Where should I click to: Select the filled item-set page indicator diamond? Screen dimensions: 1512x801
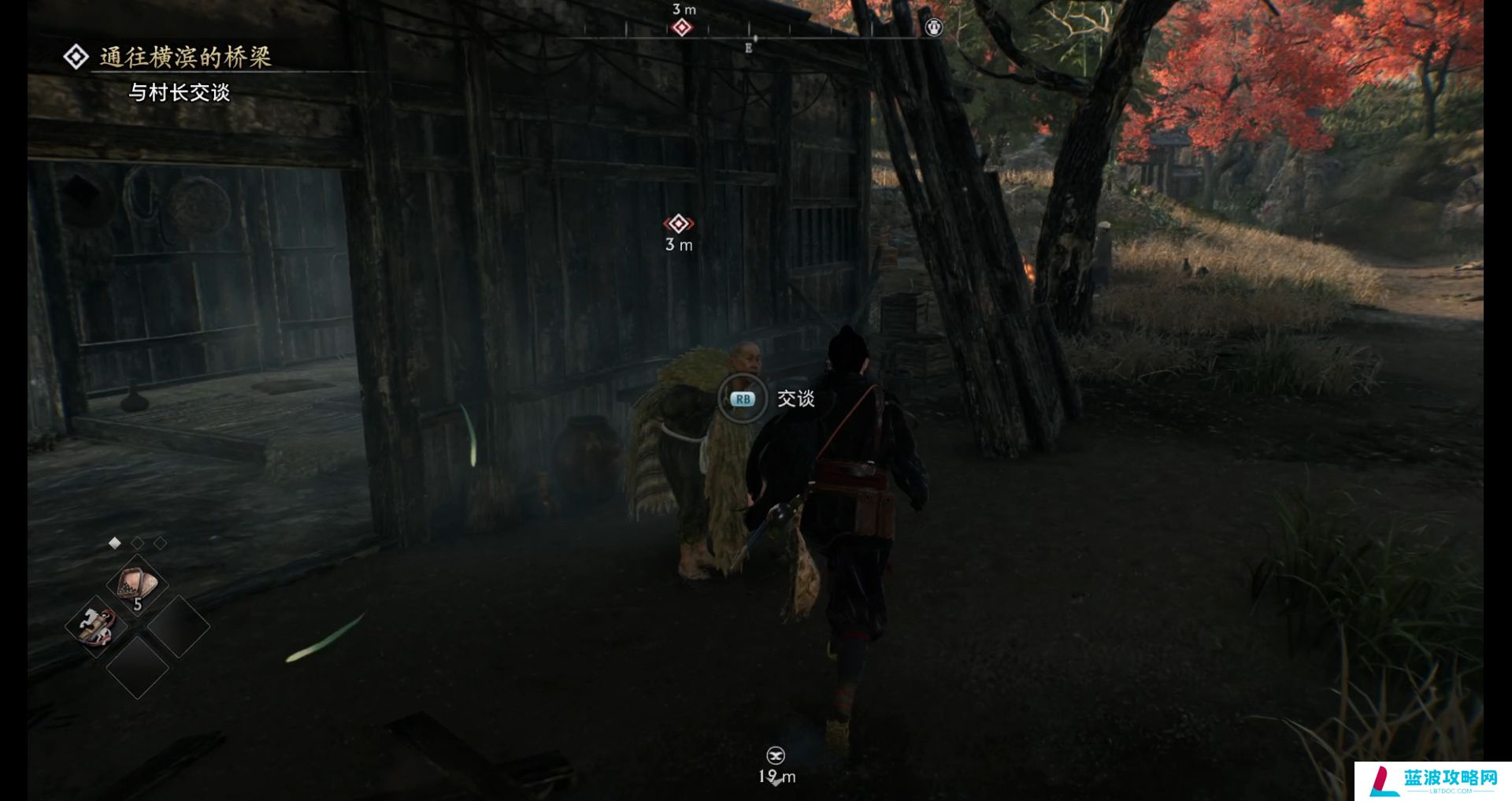pyautogui.click(x=115, y=543)
